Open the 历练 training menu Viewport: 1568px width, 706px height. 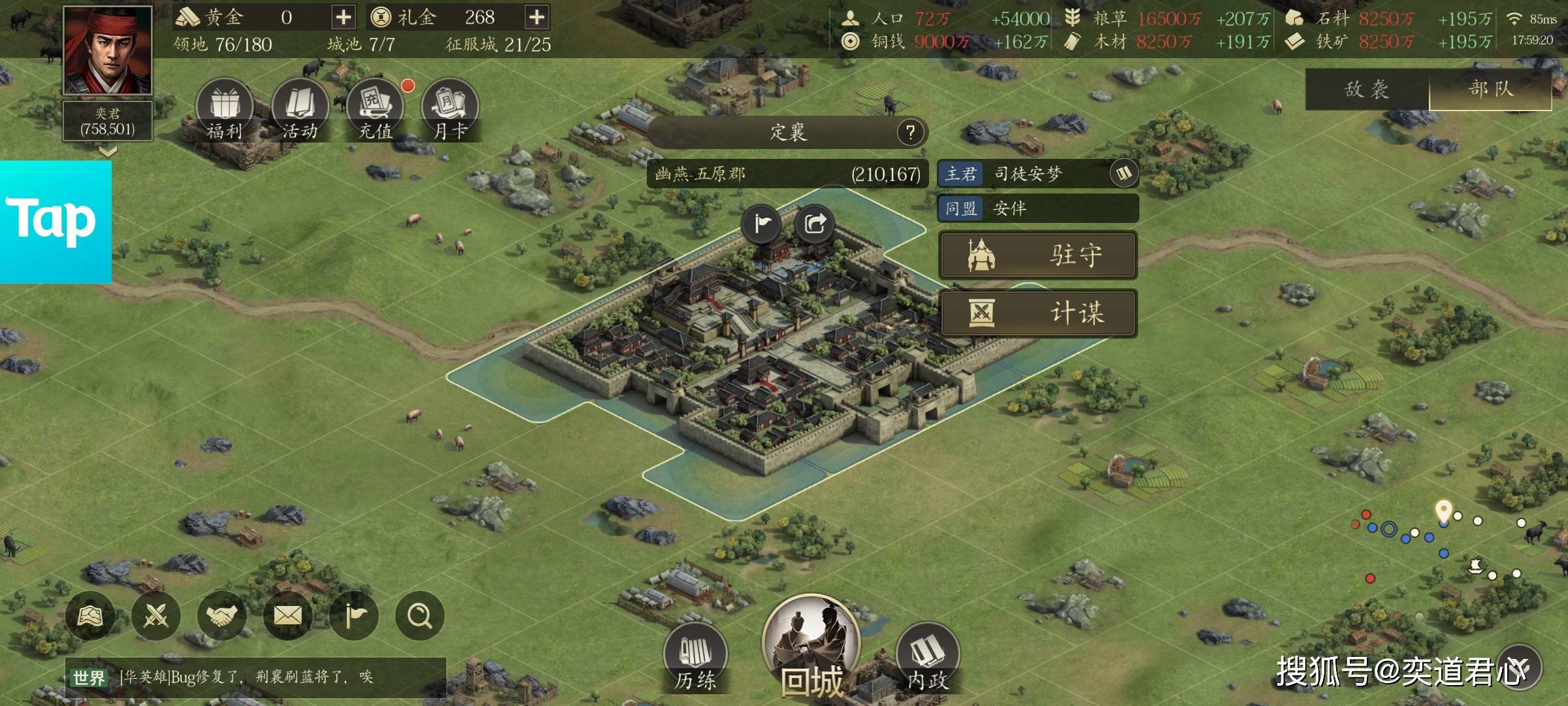(x=695, y=657)
